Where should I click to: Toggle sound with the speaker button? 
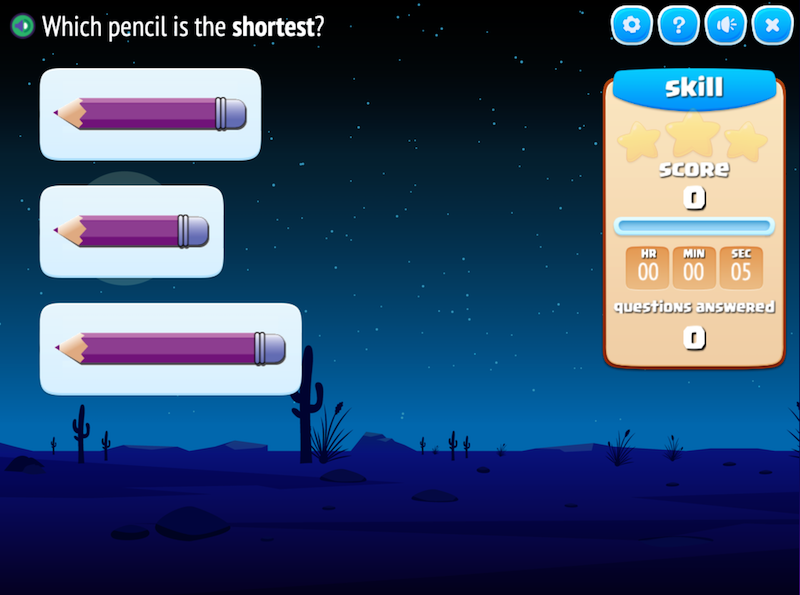pyautogui.click(x=725, y=26)
